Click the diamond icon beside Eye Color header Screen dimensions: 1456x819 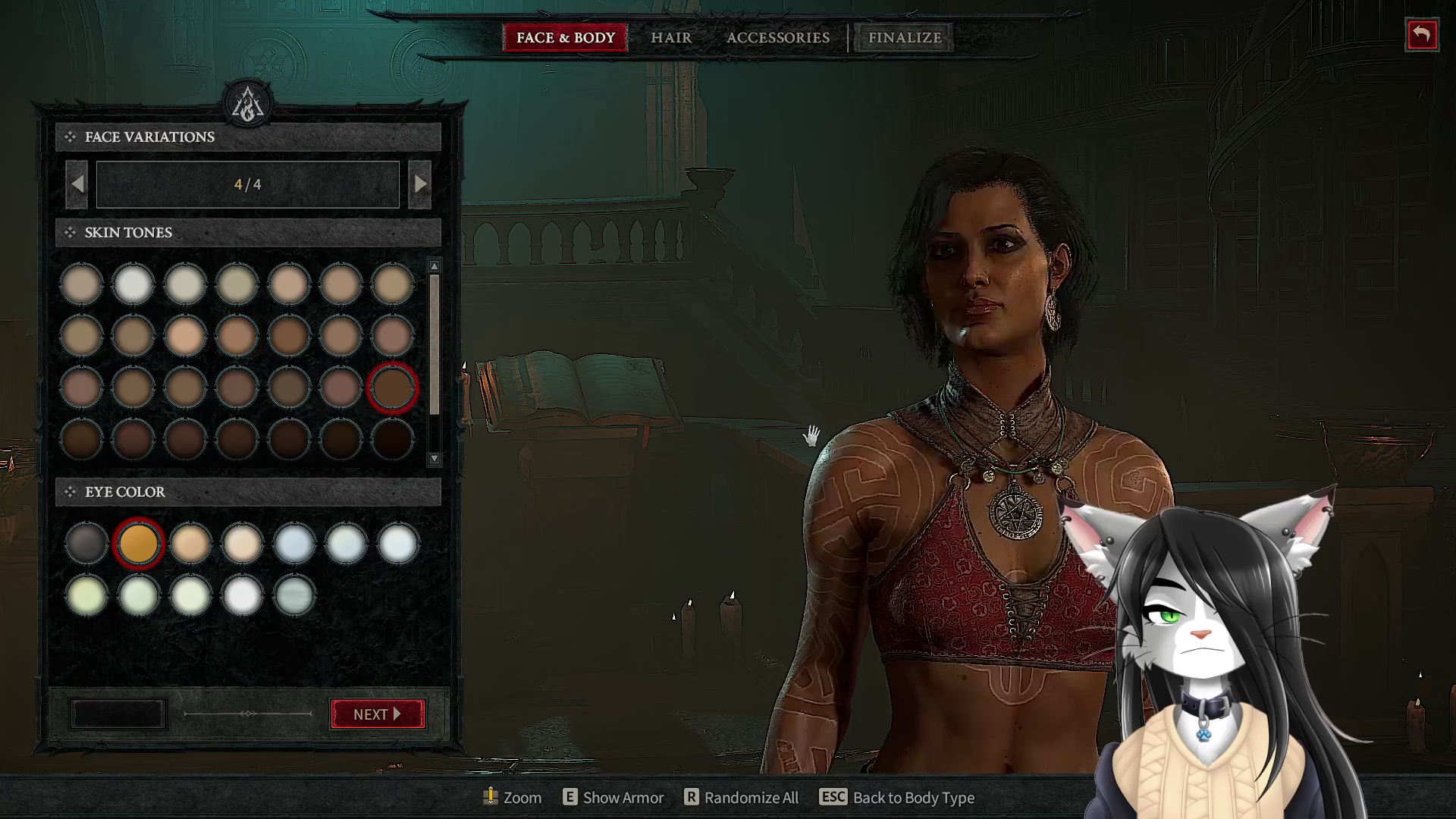click(x=70, y=492)
